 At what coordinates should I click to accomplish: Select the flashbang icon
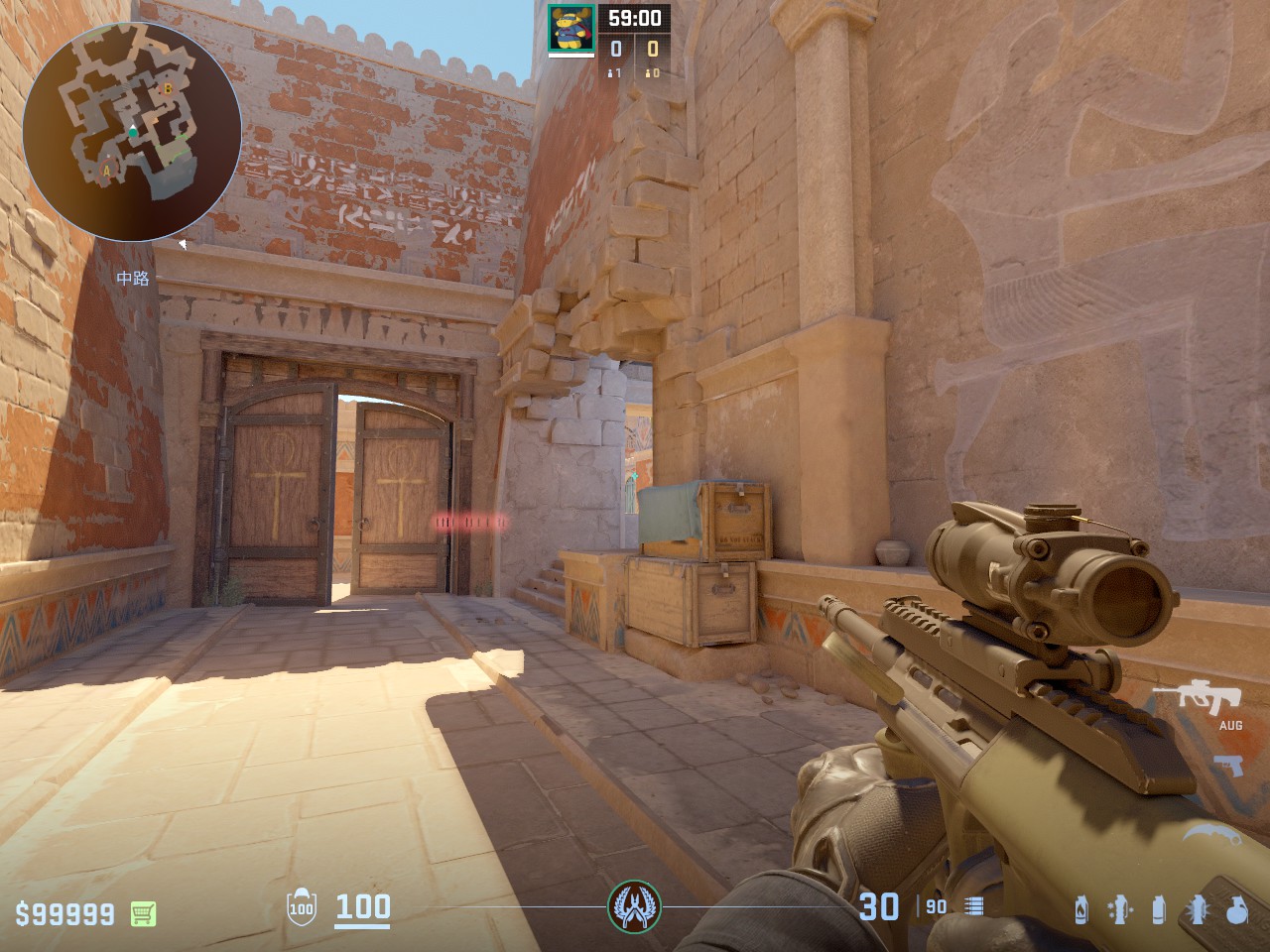1198,909
